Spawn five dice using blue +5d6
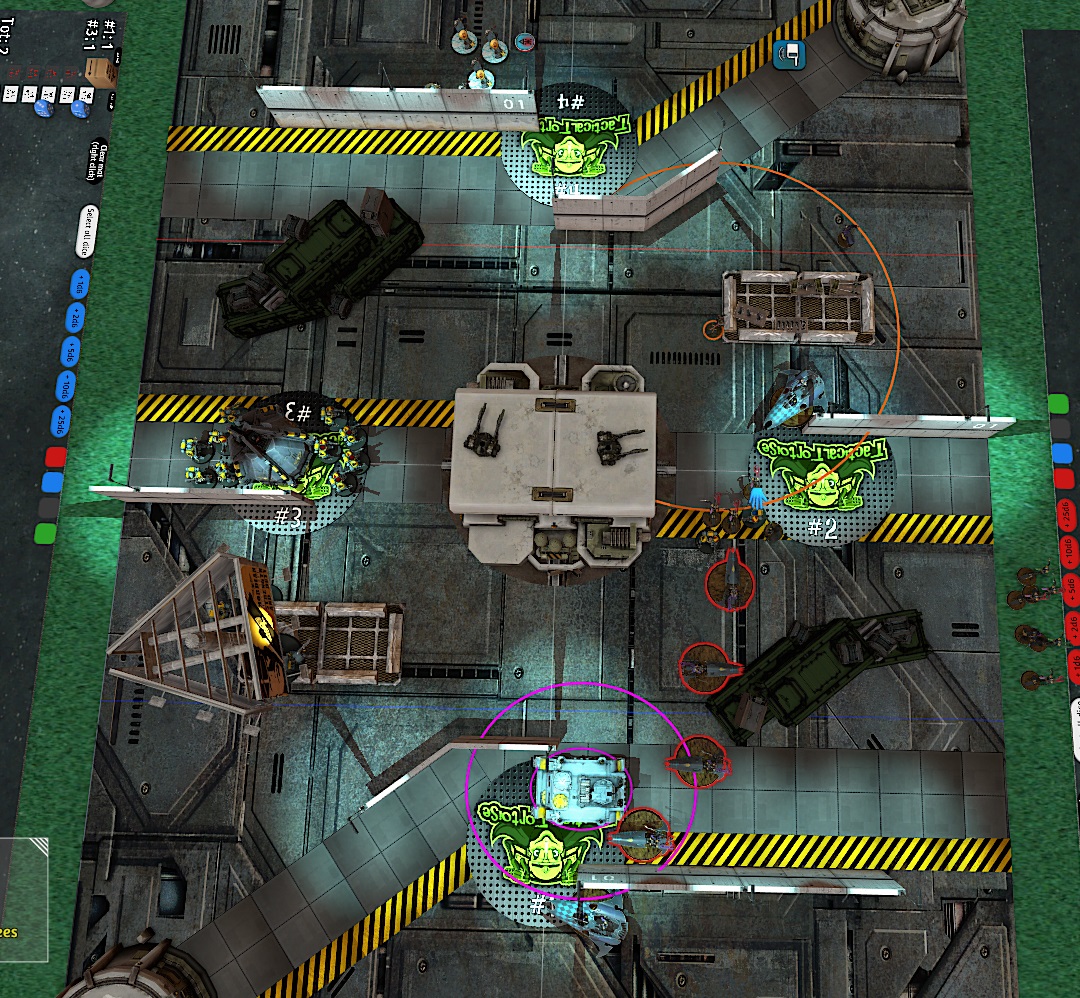 tap(70, 351)
